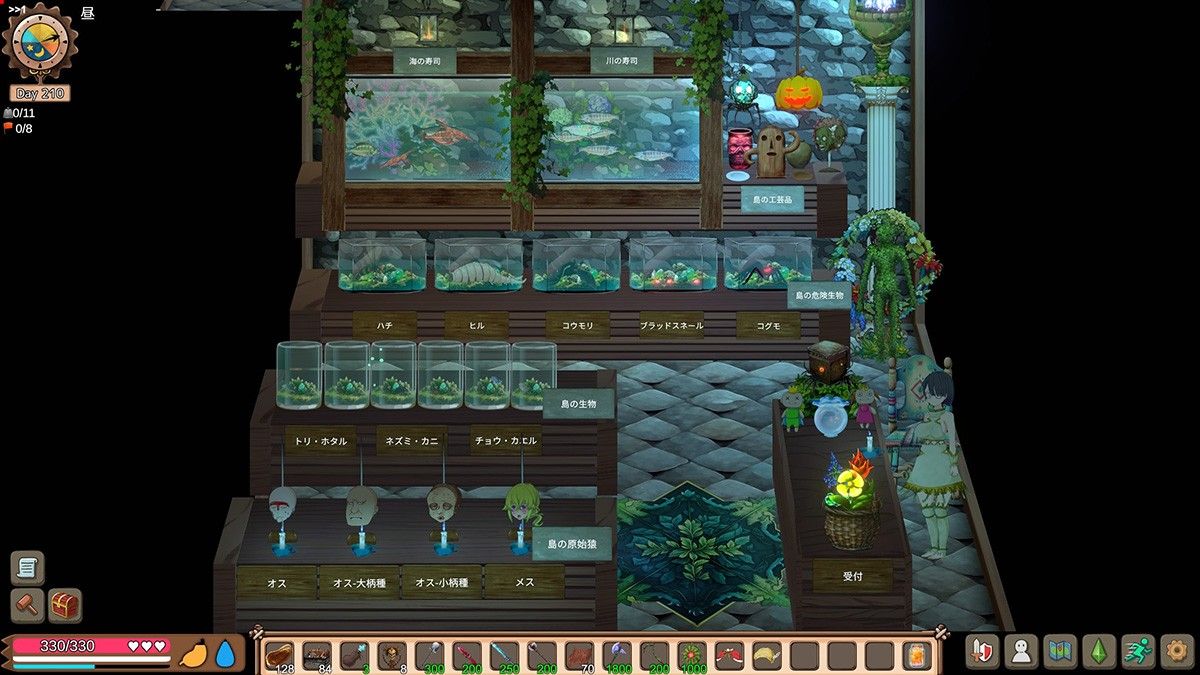
Task: Click the green crystal button
Action: (1099, 652)
